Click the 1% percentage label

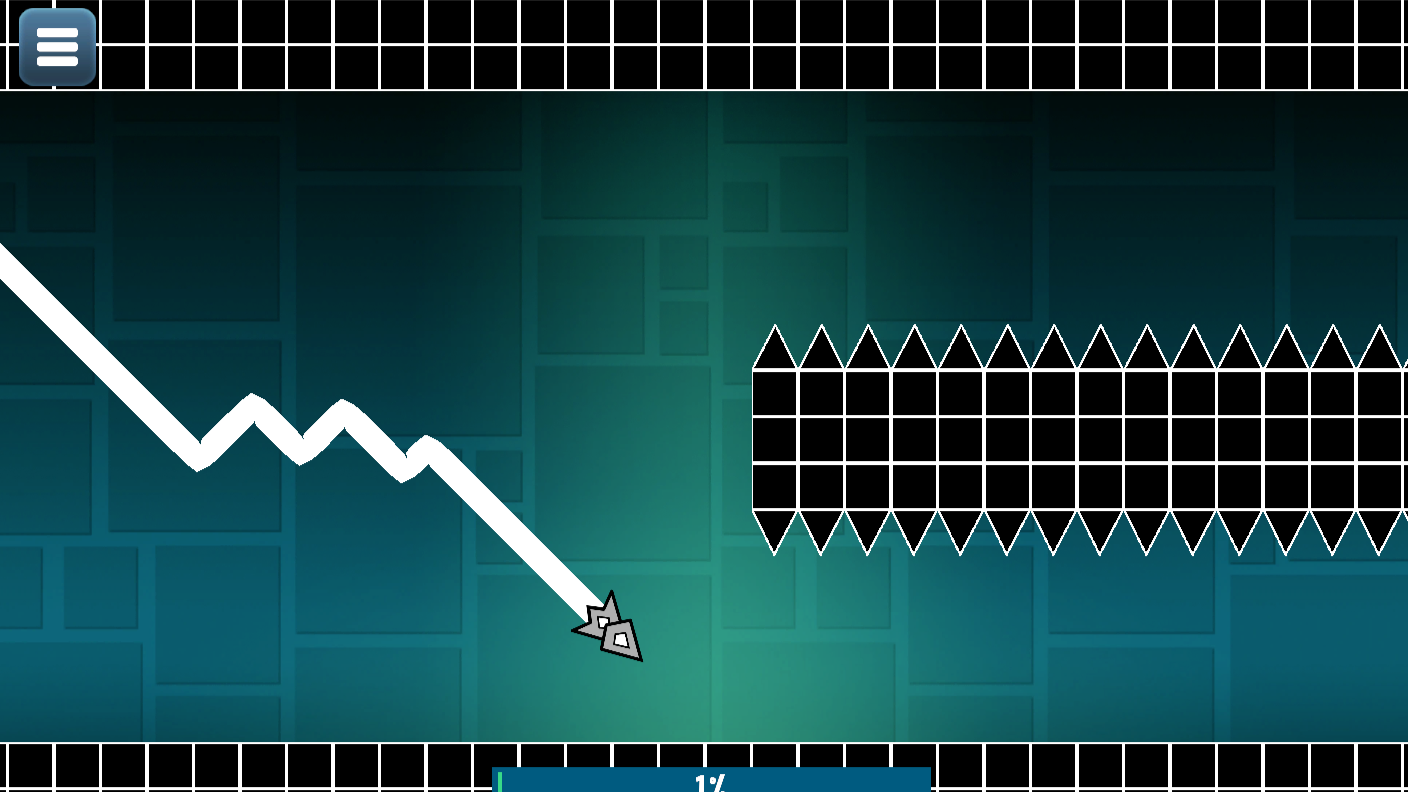coord(712,784)
